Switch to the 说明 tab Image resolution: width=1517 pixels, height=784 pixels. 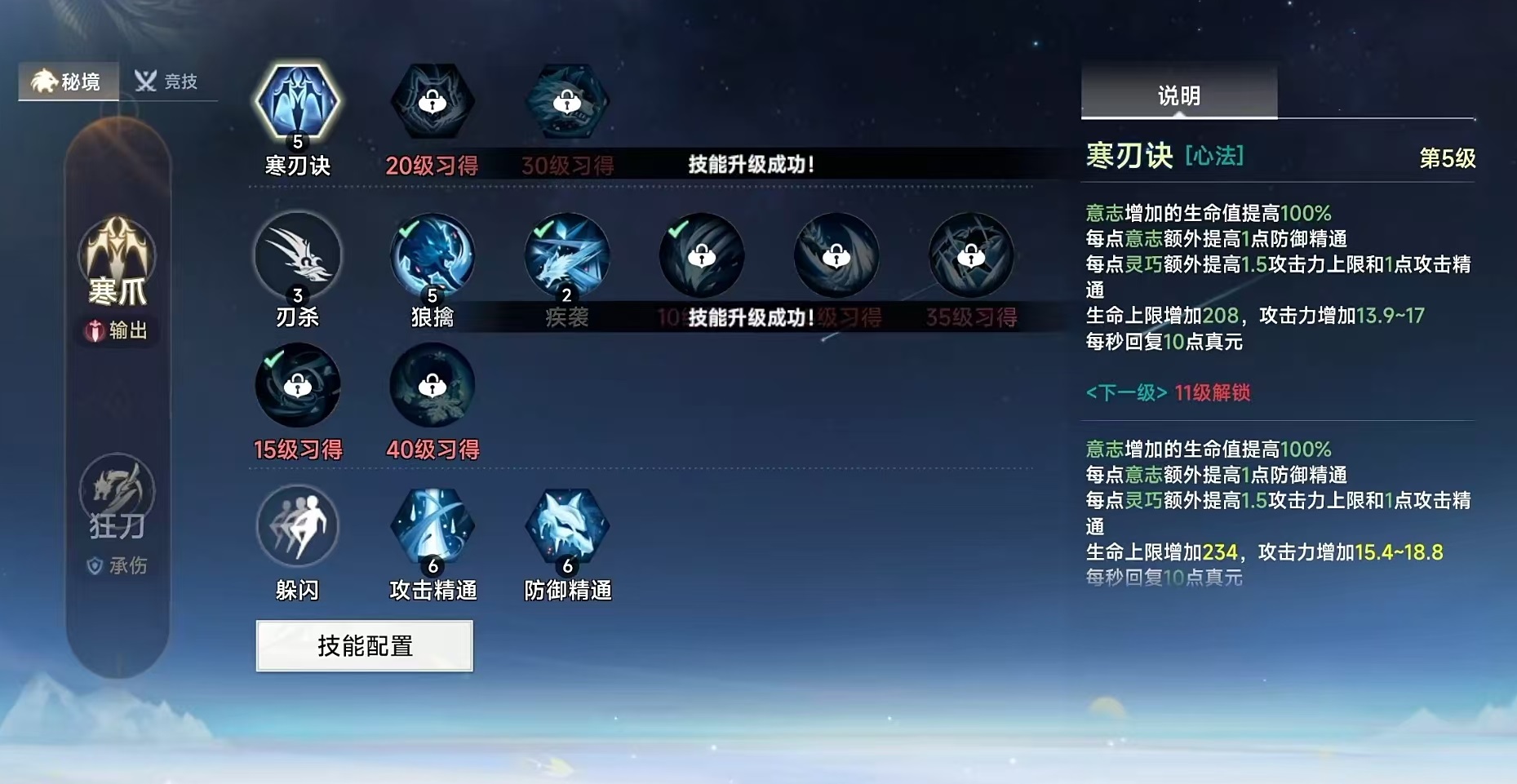pos(1176,93)
